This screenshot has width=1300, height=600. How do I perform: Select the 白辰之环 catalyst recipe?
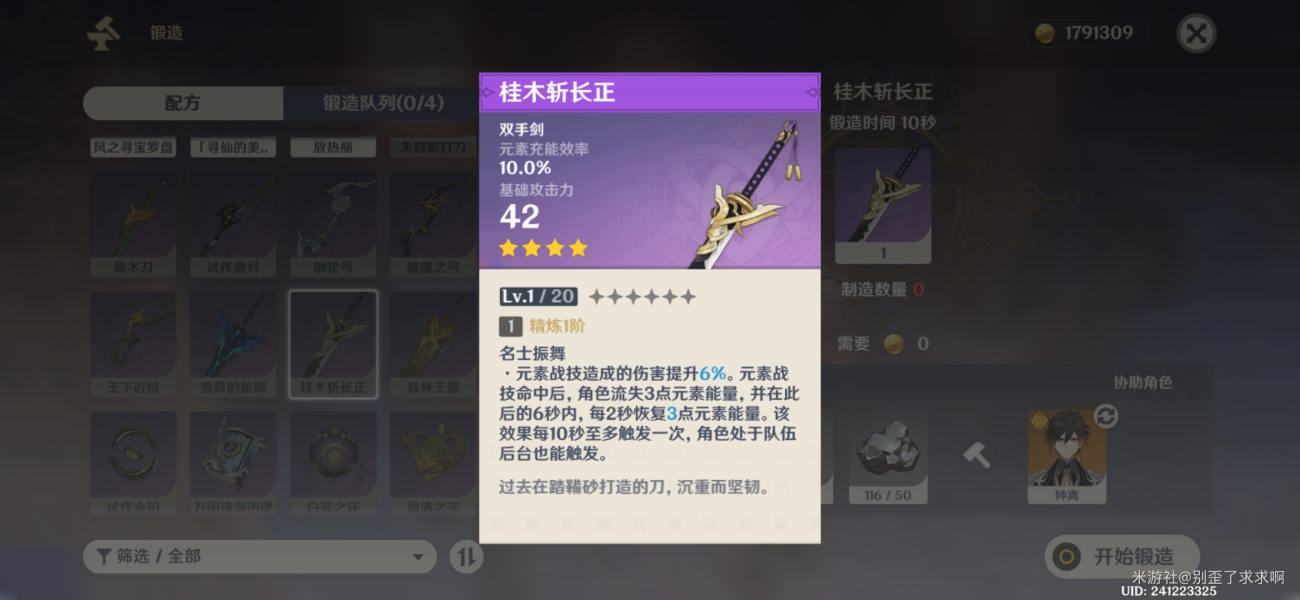(333, 462)
